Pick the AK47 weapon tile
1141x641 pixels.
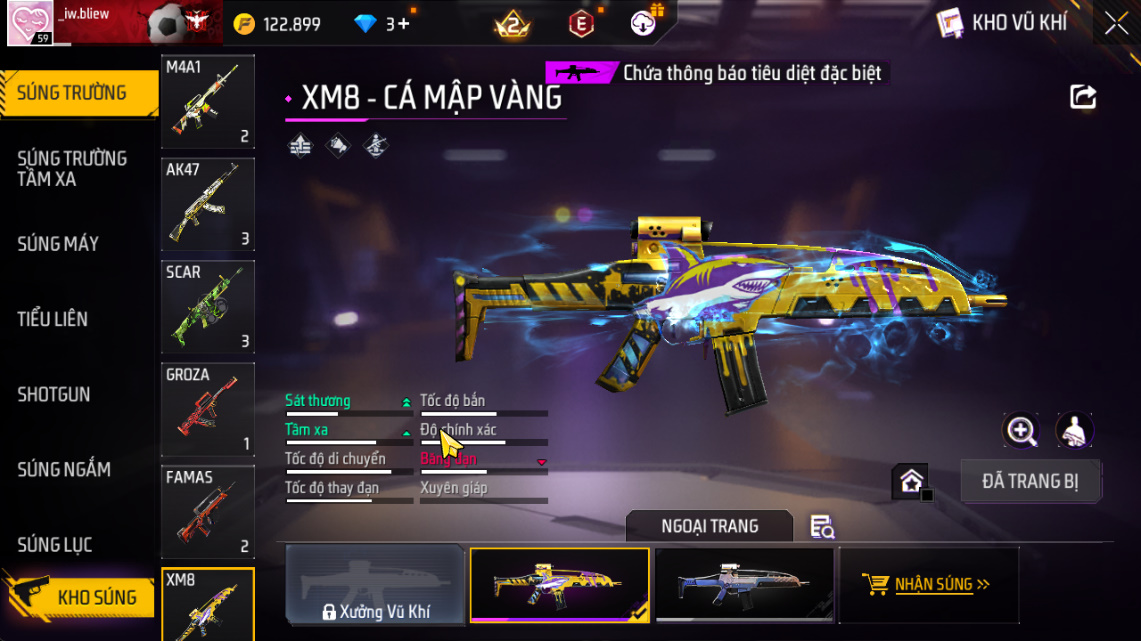pos(208,204)
